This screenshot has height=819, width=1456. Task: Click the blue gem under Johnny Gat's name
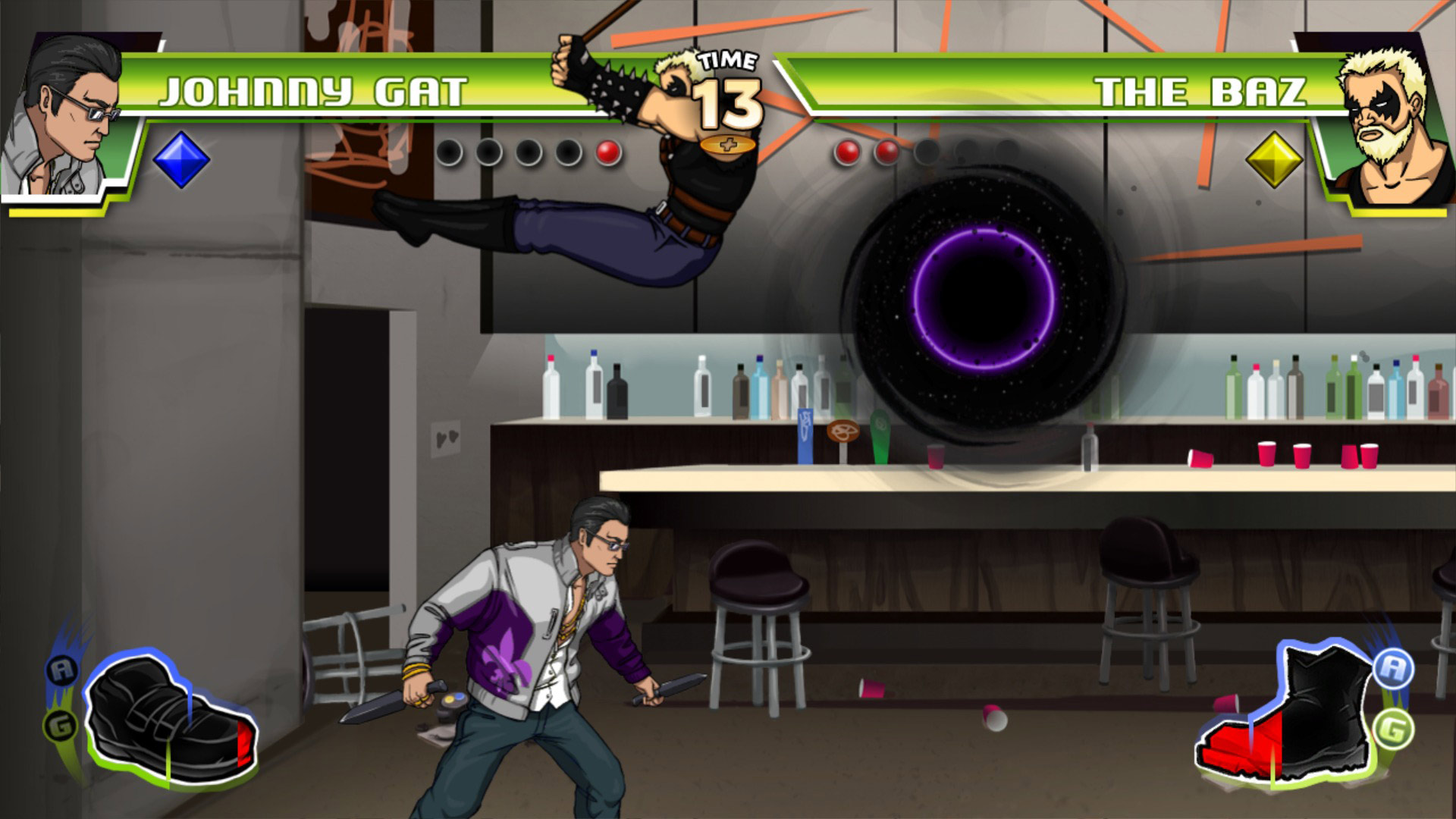(x=180, y=158)
